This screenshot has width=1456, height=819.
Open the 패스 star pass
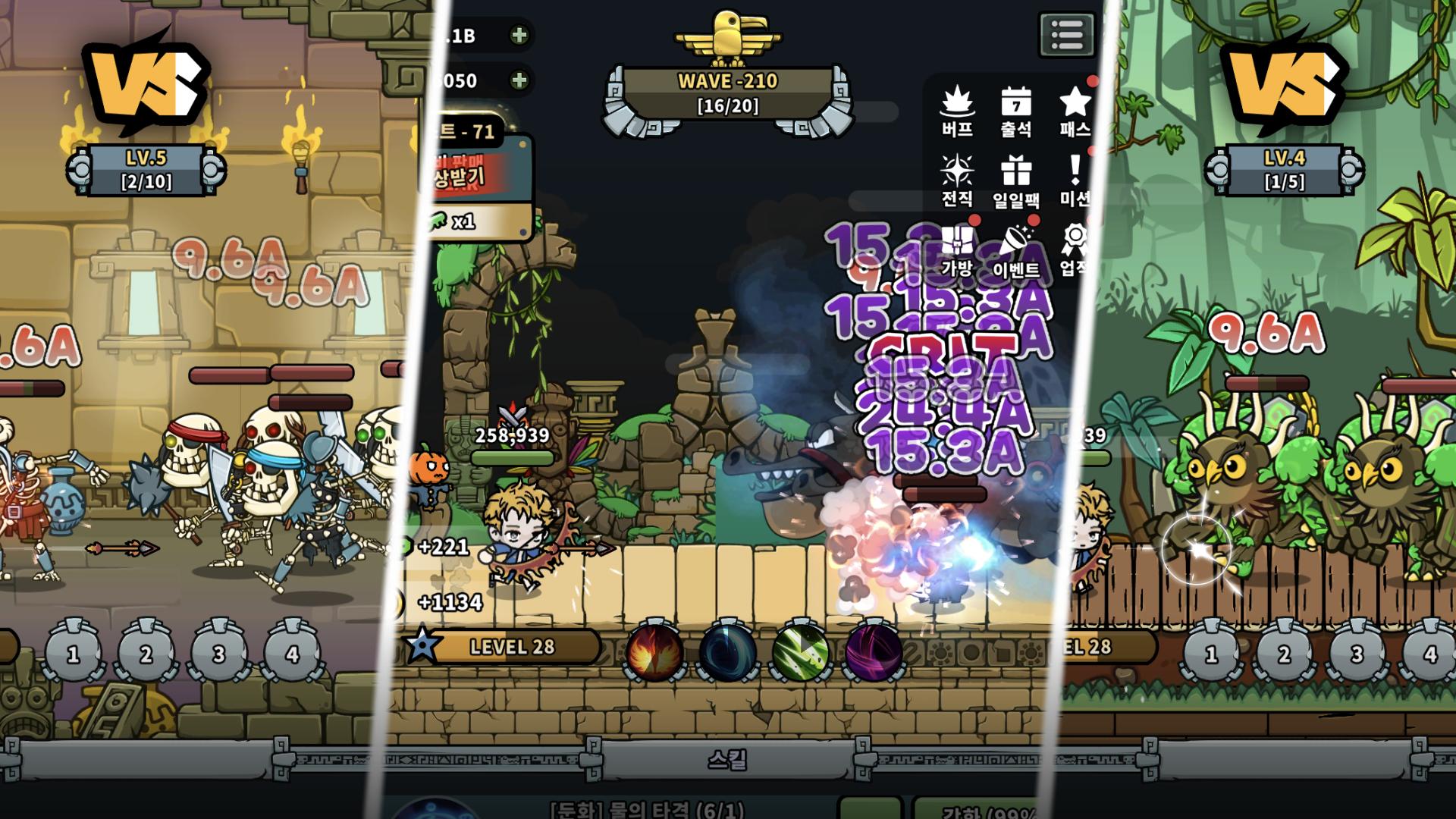pos(1075,111)
